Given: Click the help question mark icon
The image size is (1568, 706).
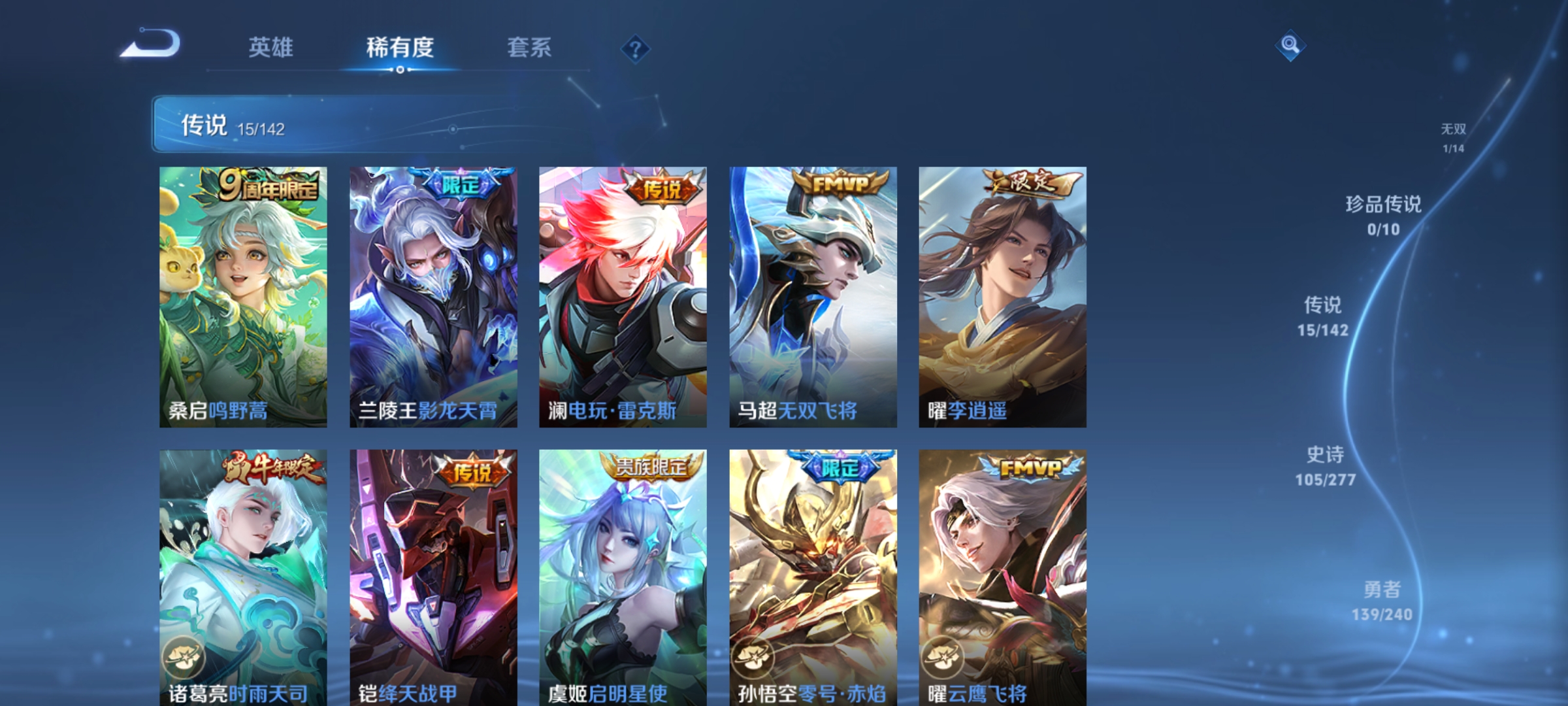Looking at the screenshot, I should pyautogui.click(x=636, y=50).
